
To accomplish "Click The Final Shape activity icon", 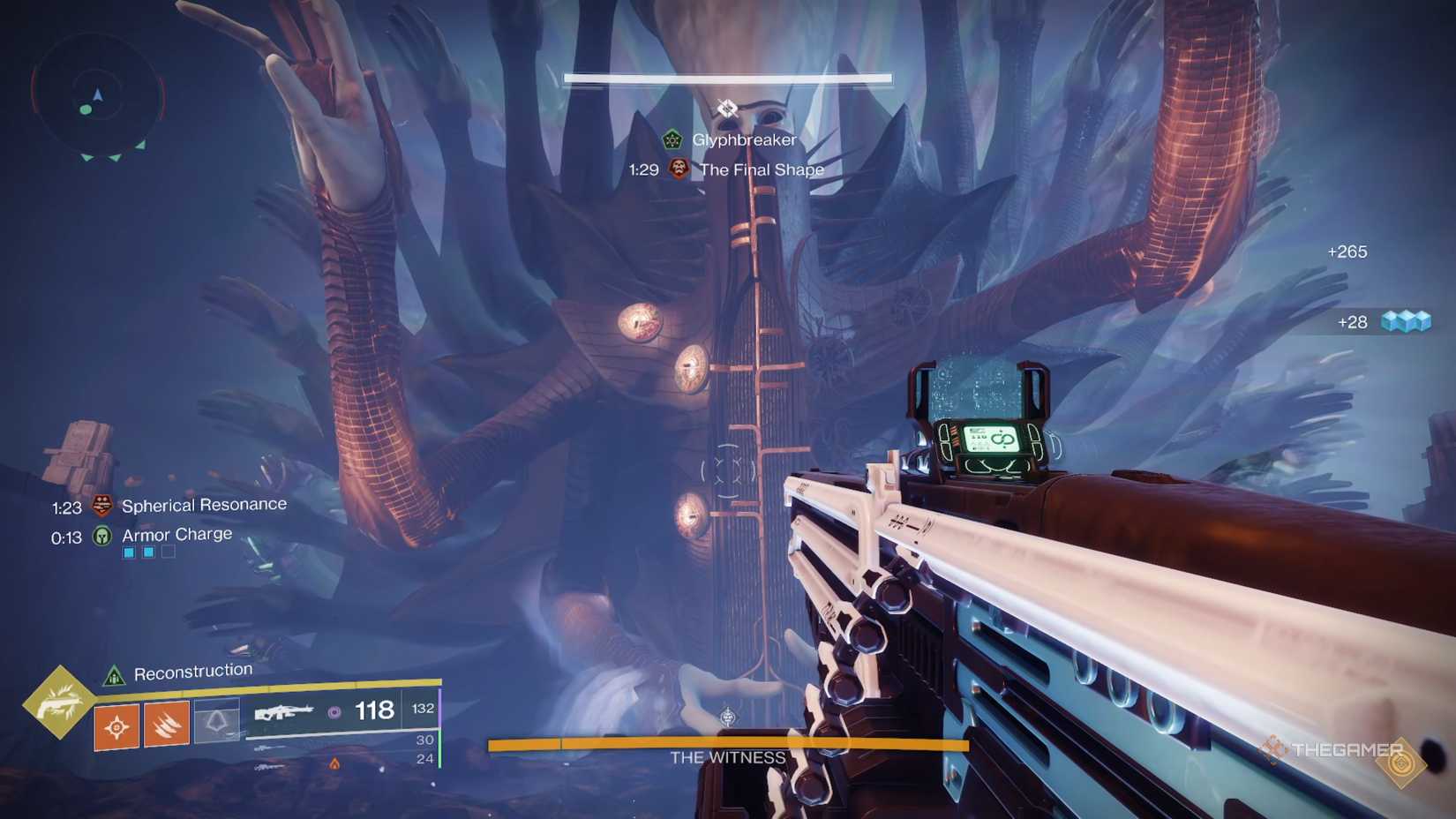I will (x=678, y=169).
